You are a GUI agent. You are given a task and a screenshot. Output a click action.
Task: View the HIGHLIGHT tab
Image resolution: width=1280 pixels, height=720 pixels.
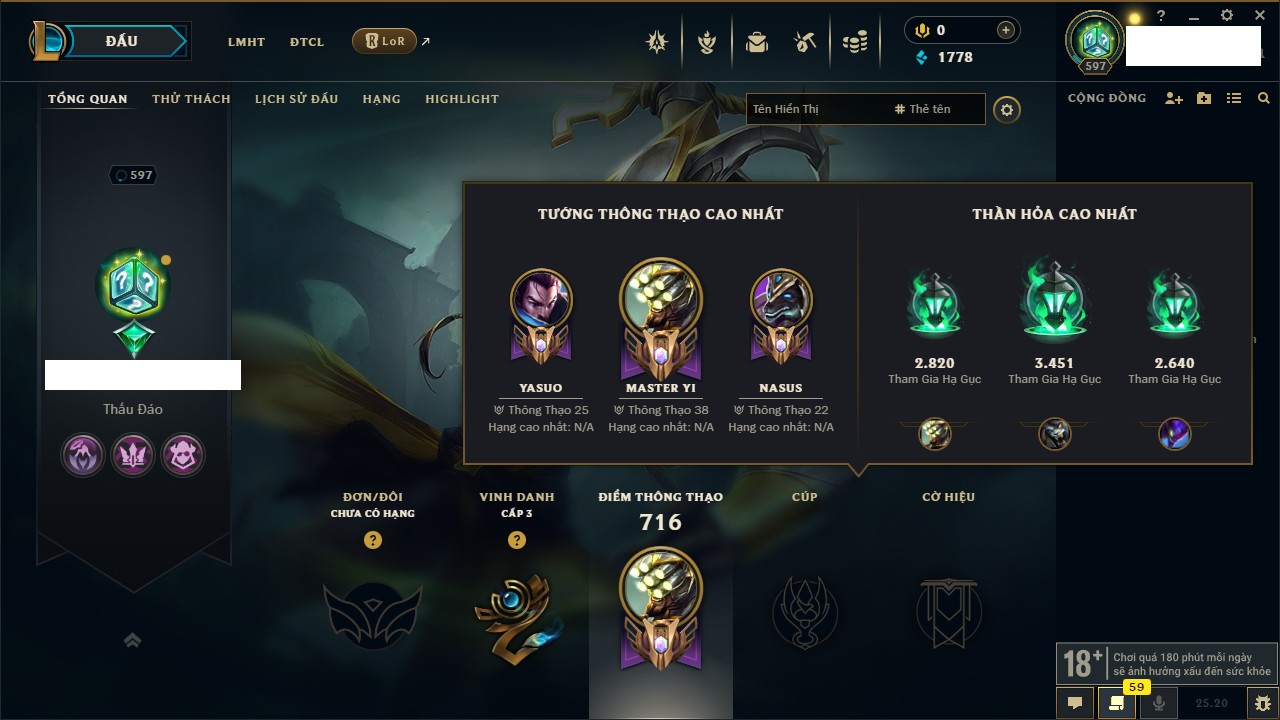click(461, 99)
